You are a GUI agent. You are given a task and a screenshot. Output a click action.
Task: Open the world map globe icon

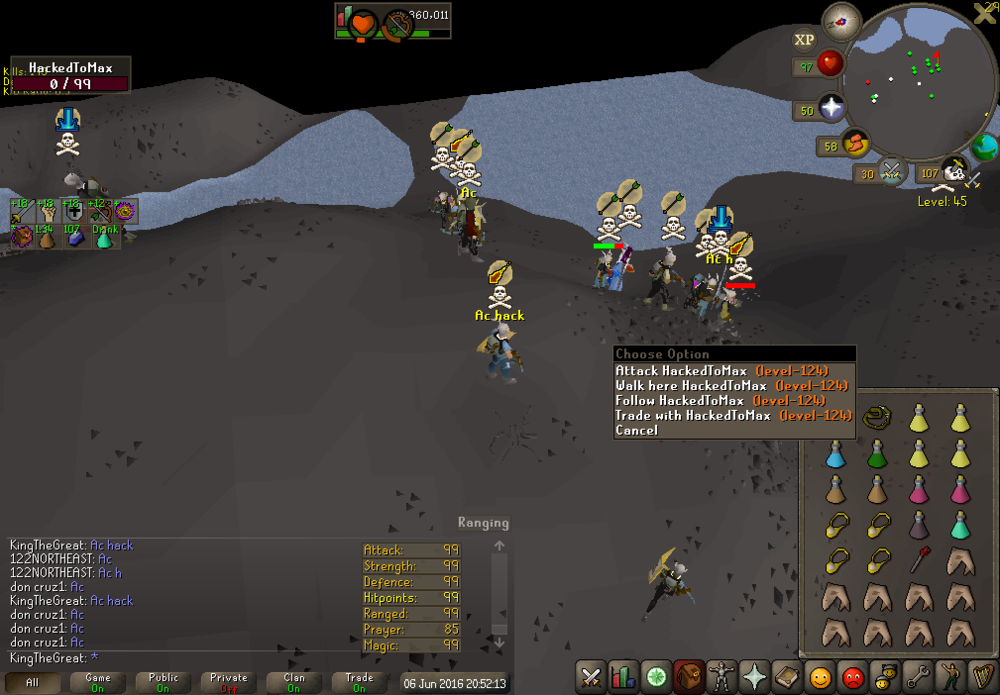pos(984,149)
